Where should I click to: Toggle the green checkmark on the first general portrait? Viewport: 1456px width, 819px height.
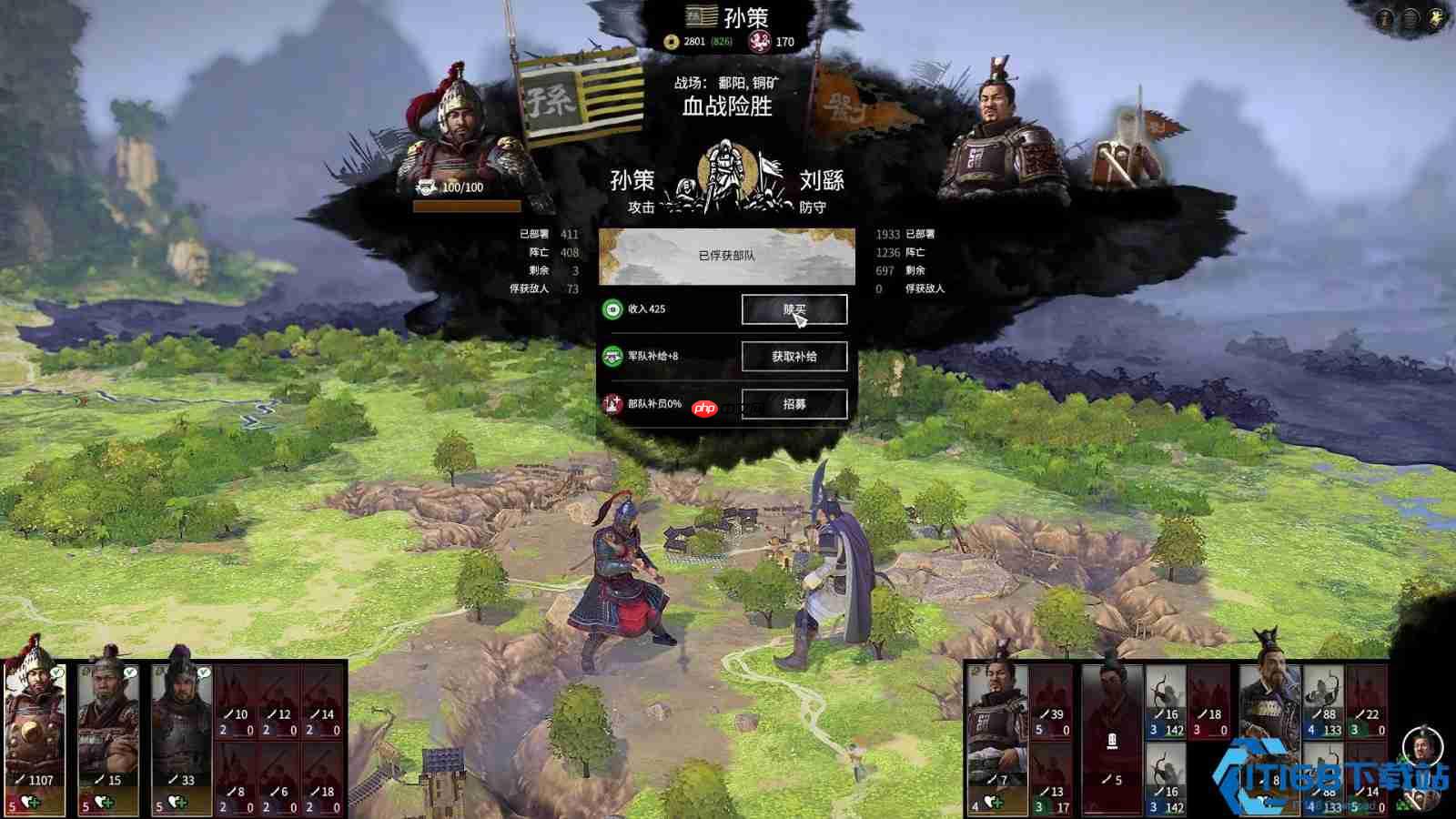[x=56, y=672]
